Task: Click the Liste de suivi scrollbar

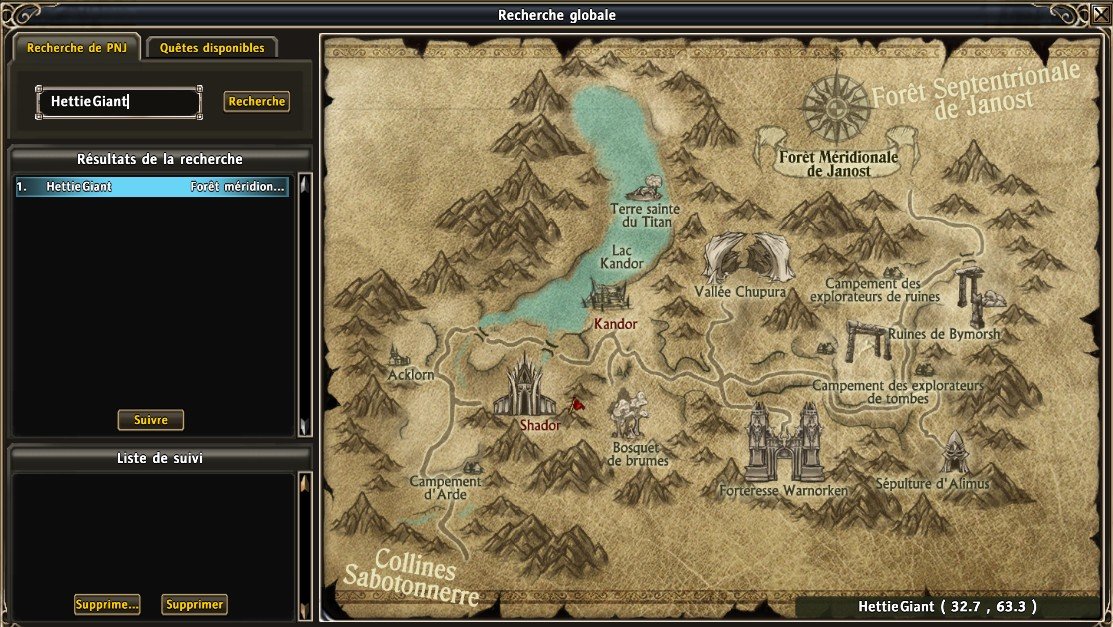Action: point(305,545)
